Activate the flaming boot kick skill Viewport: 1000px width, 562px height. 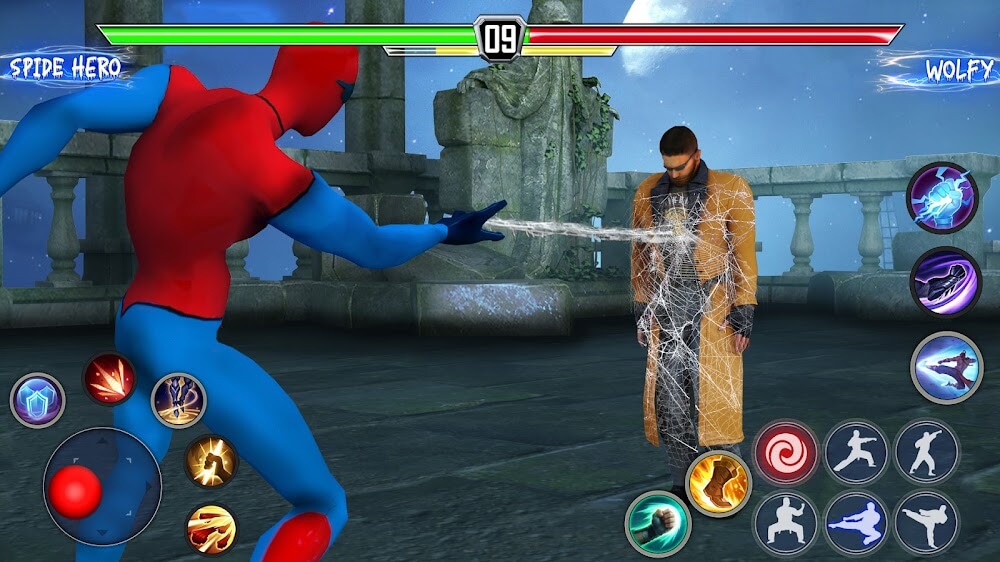718,484
